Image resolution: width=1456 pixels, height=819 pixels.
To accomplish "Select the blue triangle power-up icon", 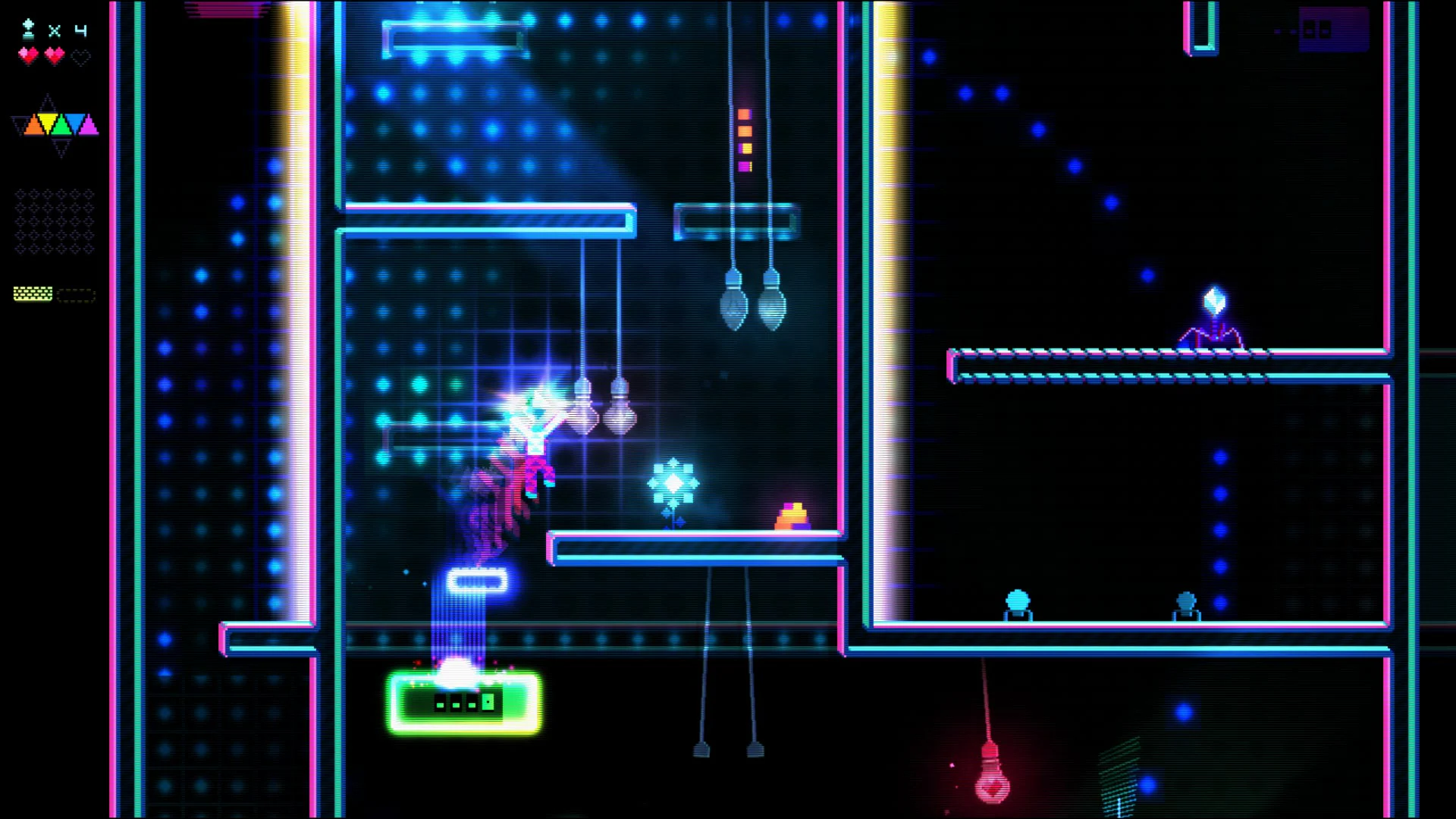I will click(x=75, y=123).
